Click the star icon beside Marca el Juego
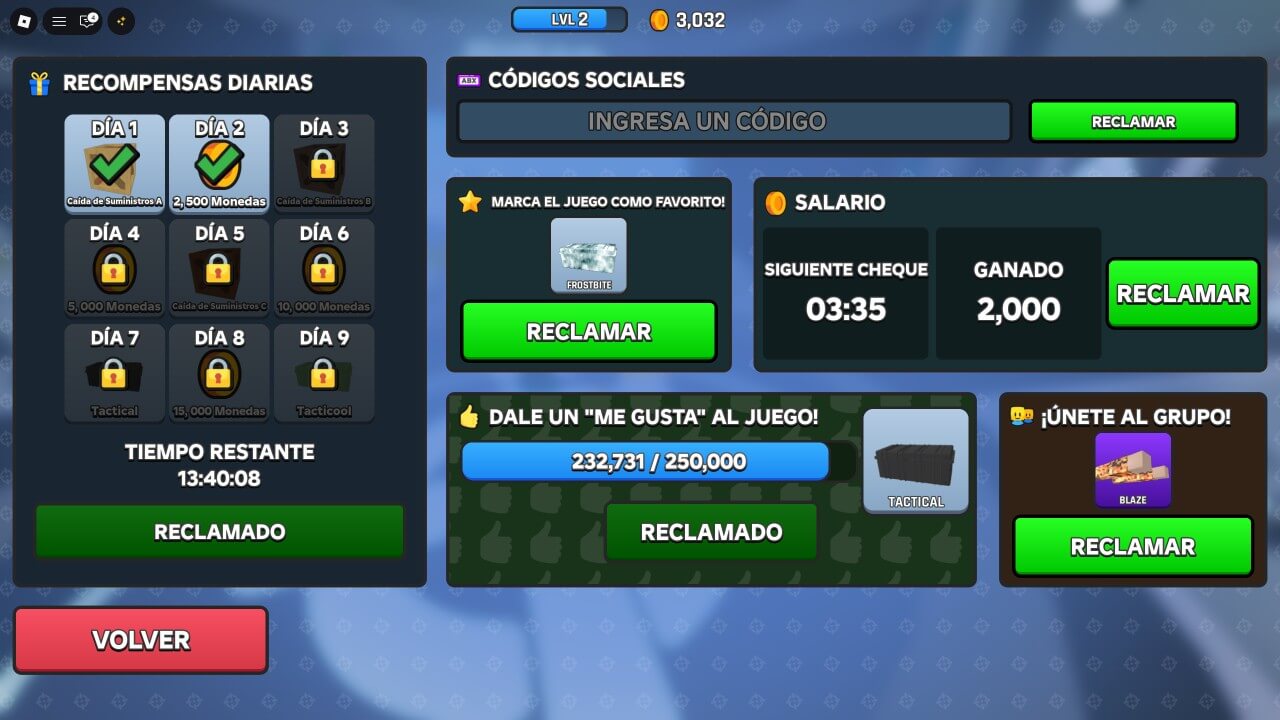The width and height of the screenshot is (1280, 720). coord(471,200)
